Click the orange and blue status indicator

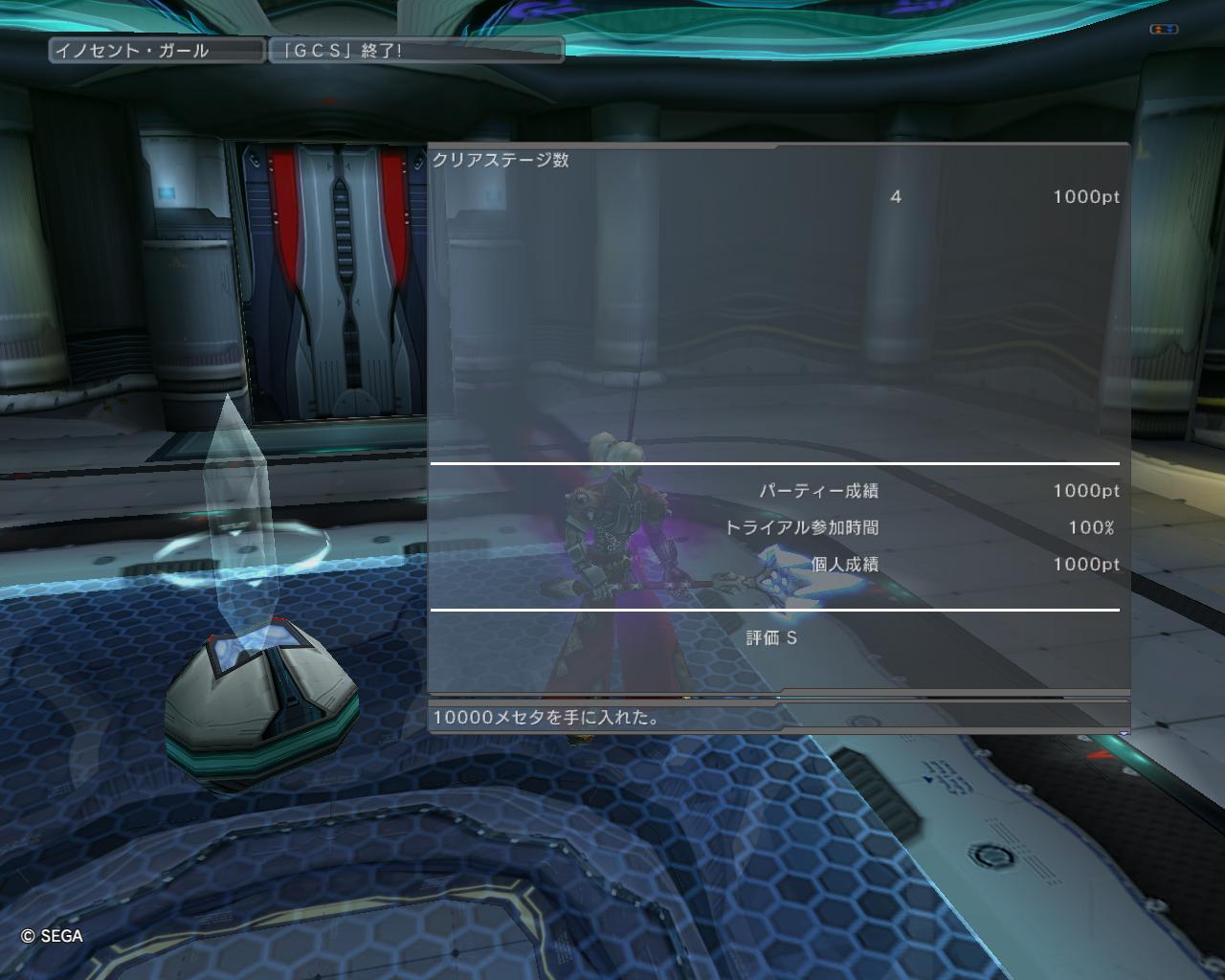point(1163,30)
